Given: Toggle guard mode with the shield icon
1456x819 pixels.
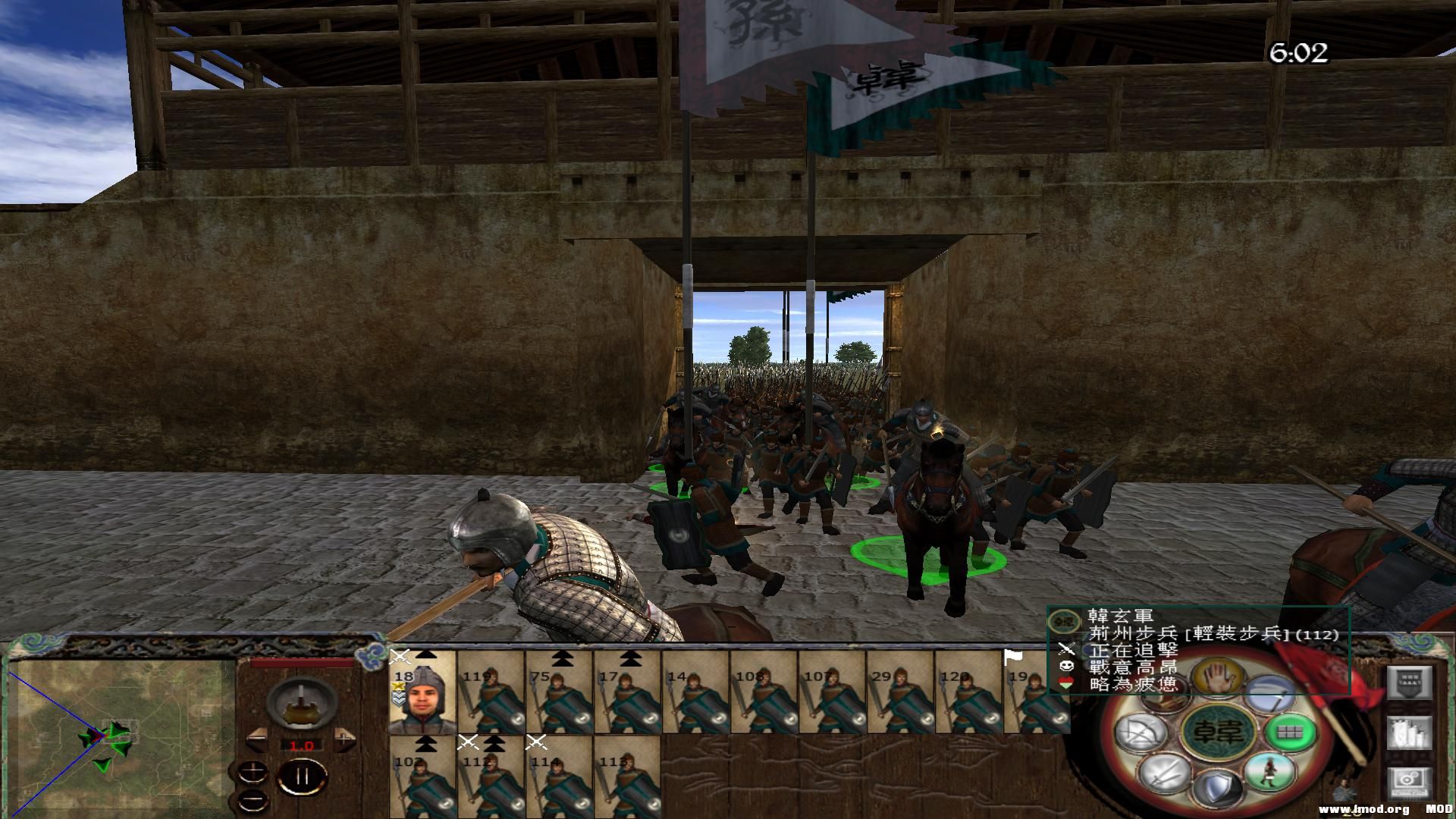Looking at the screenshot, I should coord(1217,787).
